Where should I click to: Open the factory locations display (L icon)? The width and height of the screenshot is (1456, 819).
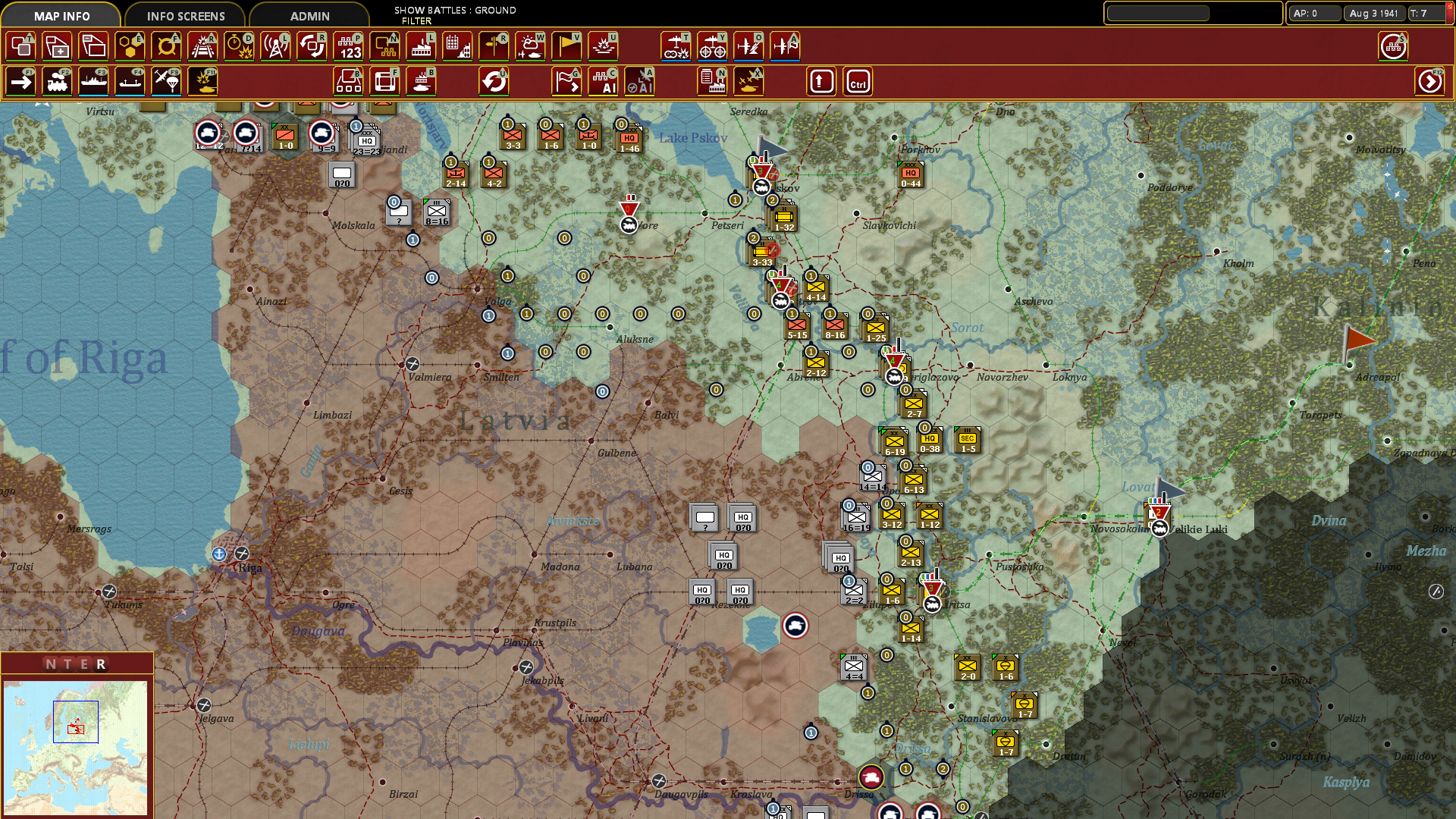click(421, 45)
